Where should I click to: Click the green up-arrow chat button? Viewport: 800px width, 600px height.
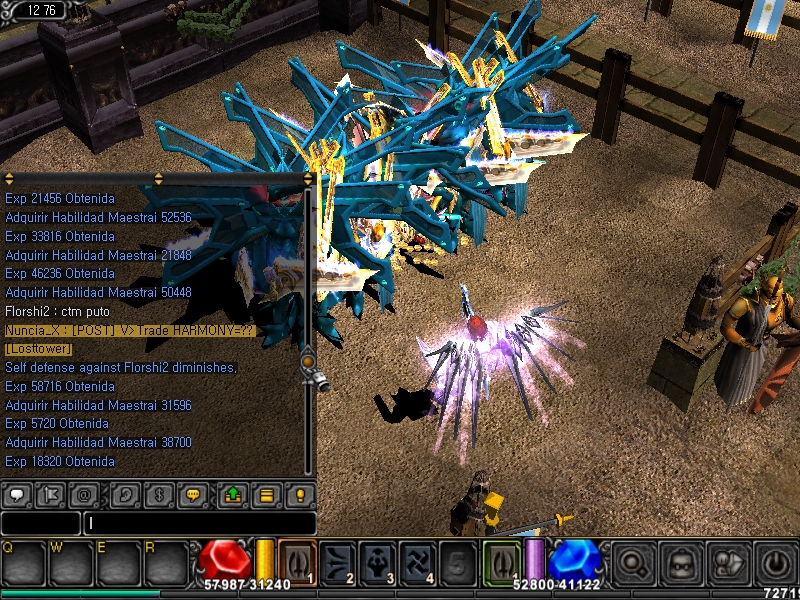point(232,495)
